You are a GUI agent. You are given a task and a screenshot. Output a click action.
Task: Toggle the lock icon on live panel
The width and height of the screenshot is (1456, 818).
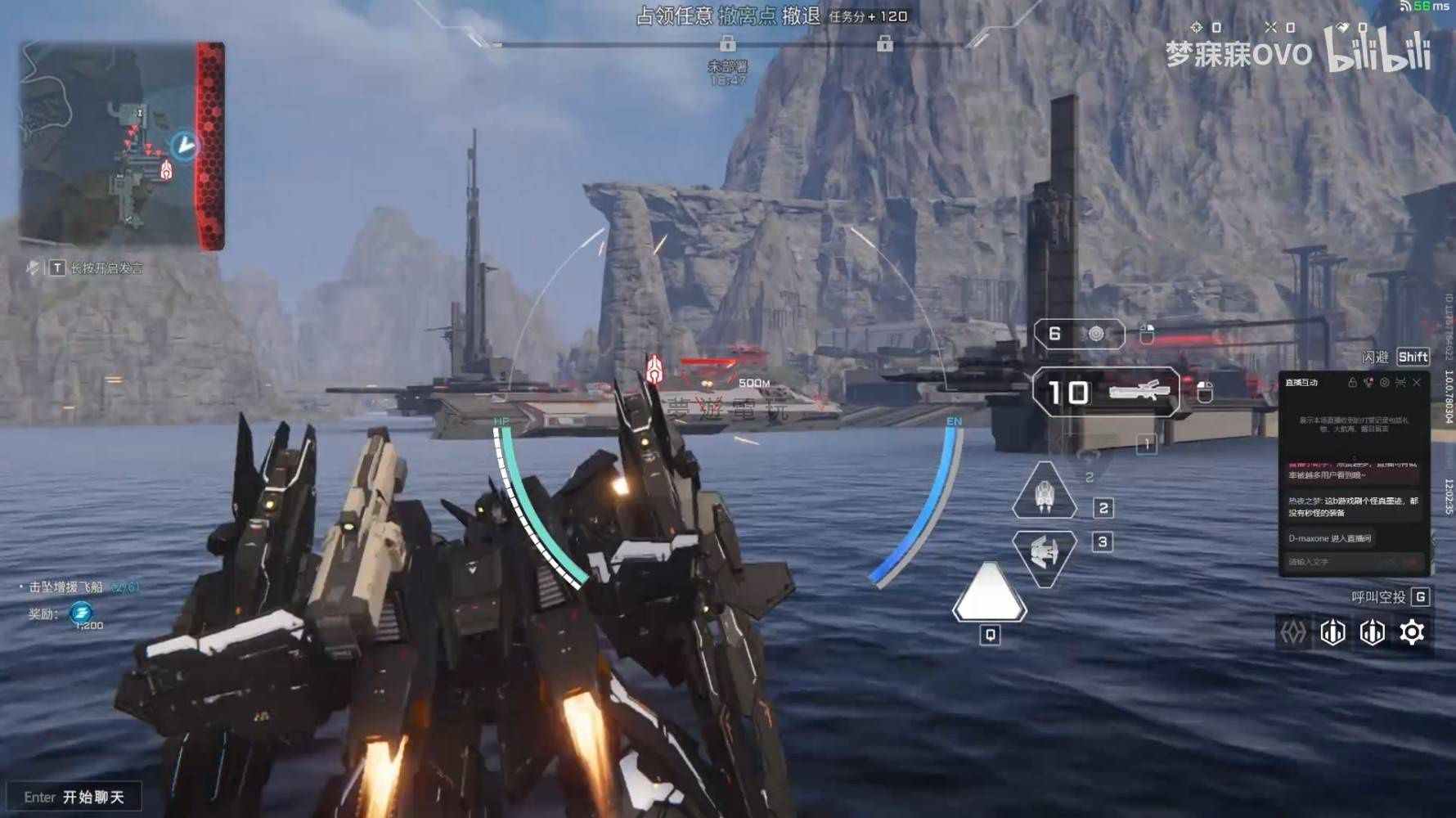1352,382
